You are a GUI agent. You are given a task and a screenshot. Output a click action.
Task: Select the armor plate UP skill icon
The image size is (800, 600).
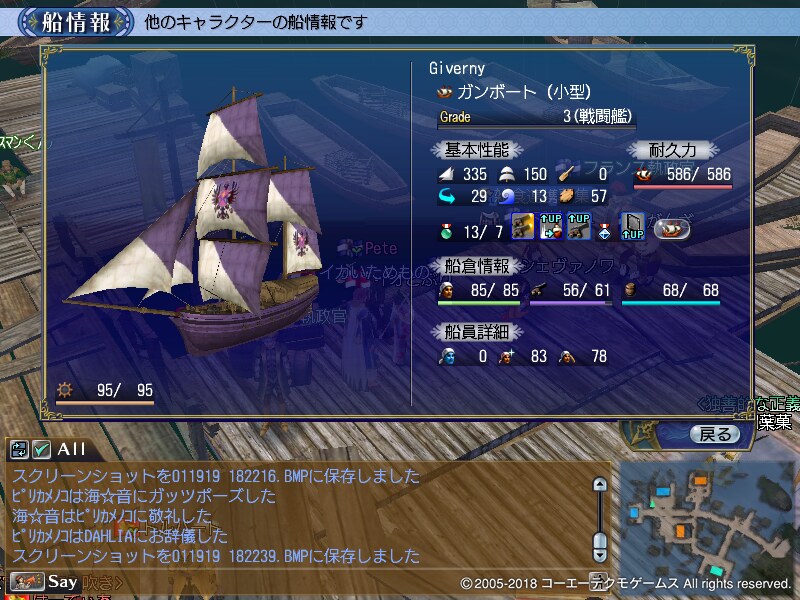pos(632,227)
